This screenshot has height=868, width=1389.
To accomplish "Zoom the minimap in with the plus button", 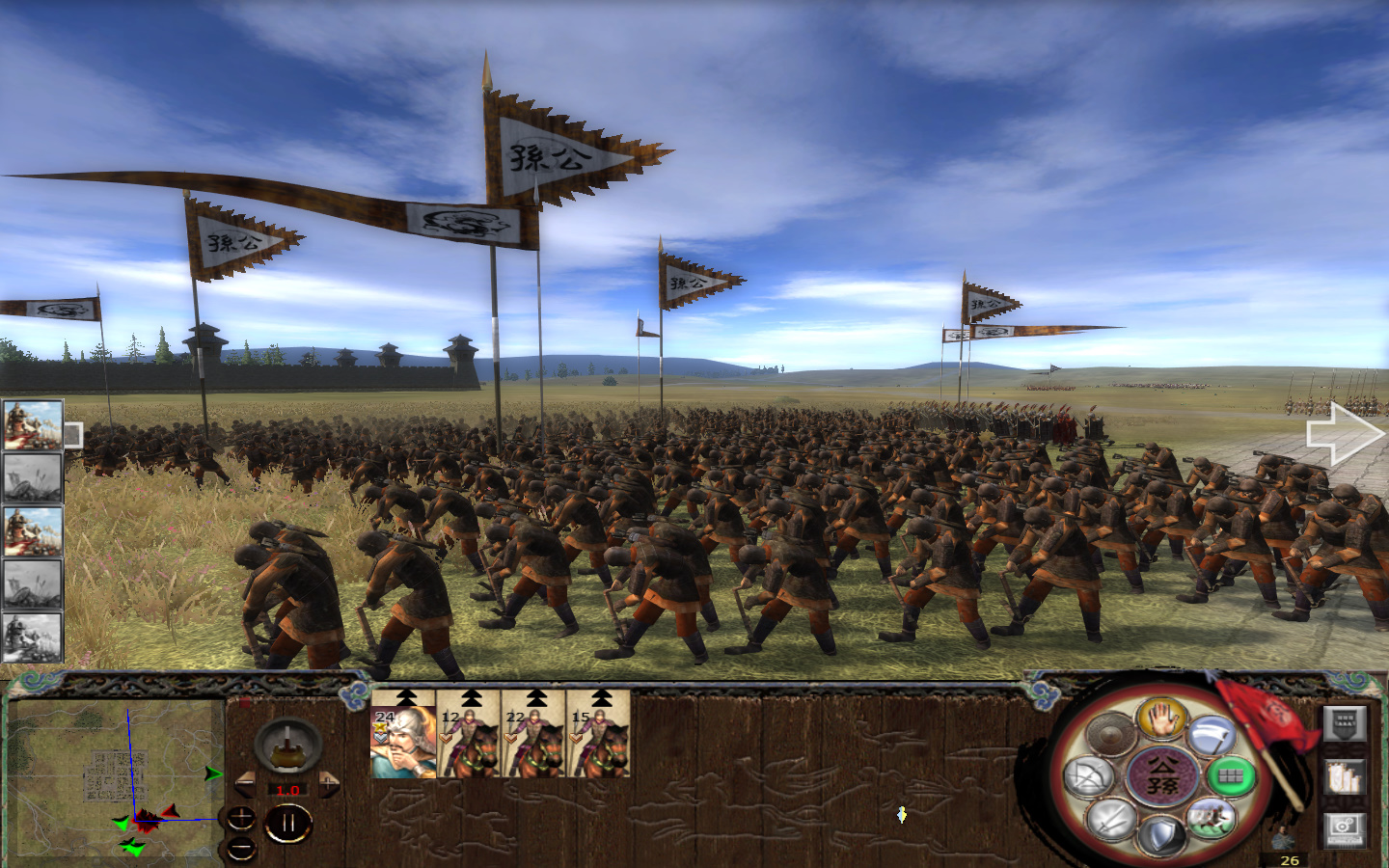I will (x=241, y=818).
